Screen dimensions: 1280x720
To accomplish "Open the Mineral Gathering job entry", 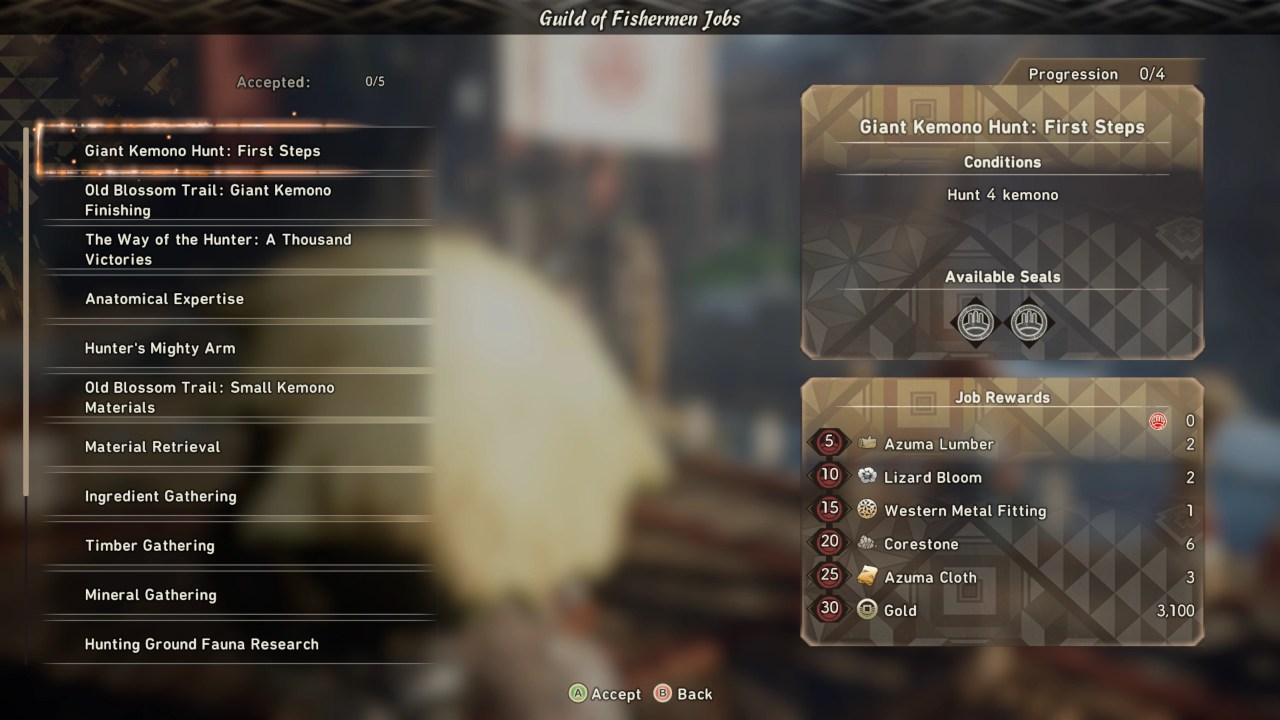I will pos(149,594).
